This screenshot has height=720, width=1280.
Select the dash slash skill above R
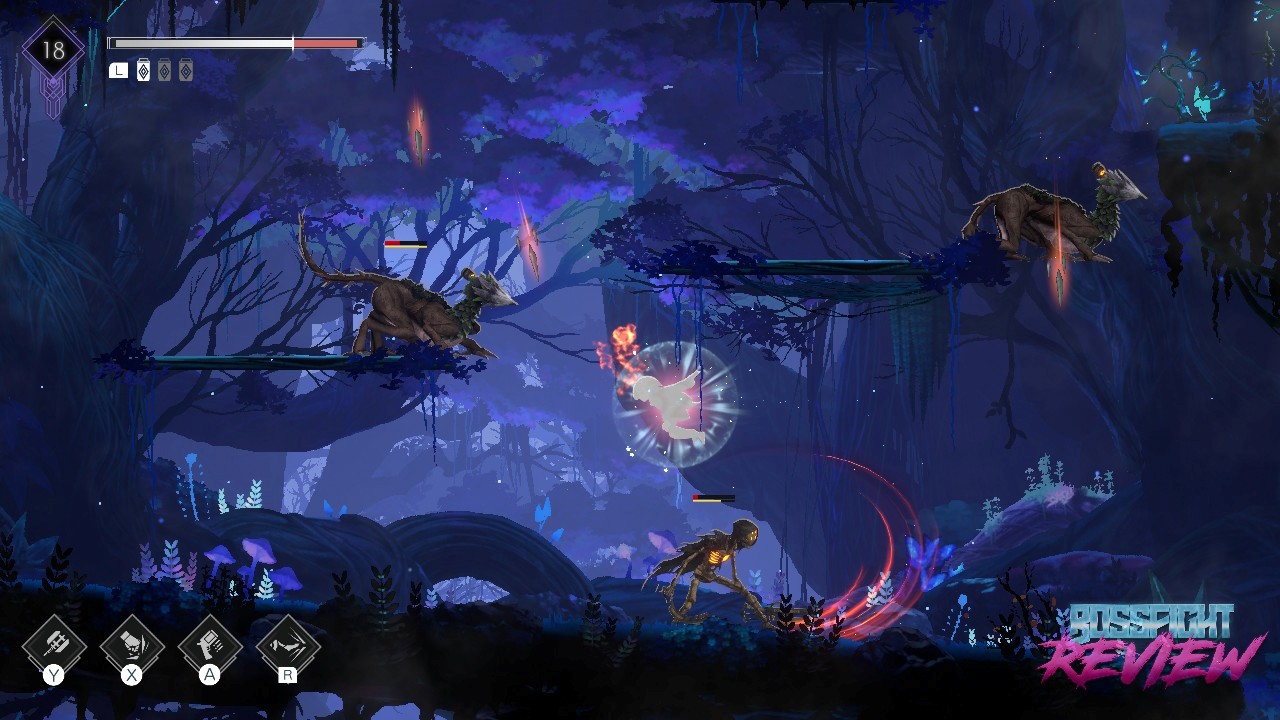(288, 644)
